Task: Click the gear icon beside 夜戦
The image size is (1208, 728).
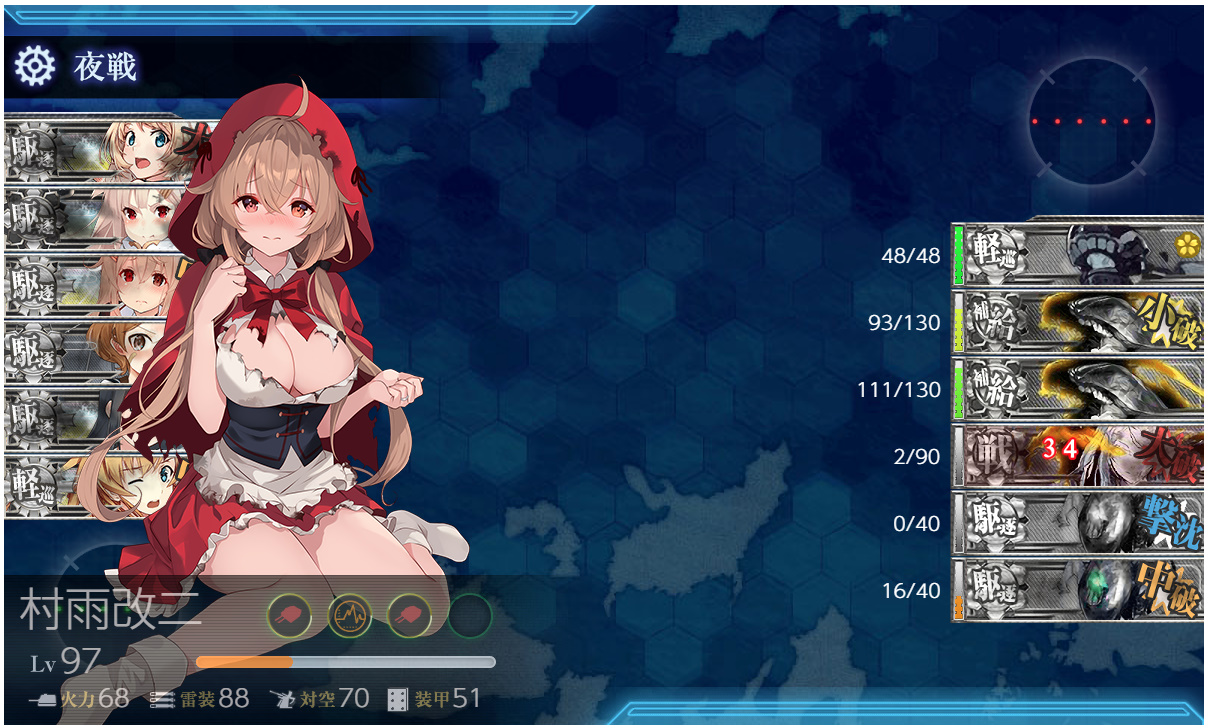Action: click(33, 67)
